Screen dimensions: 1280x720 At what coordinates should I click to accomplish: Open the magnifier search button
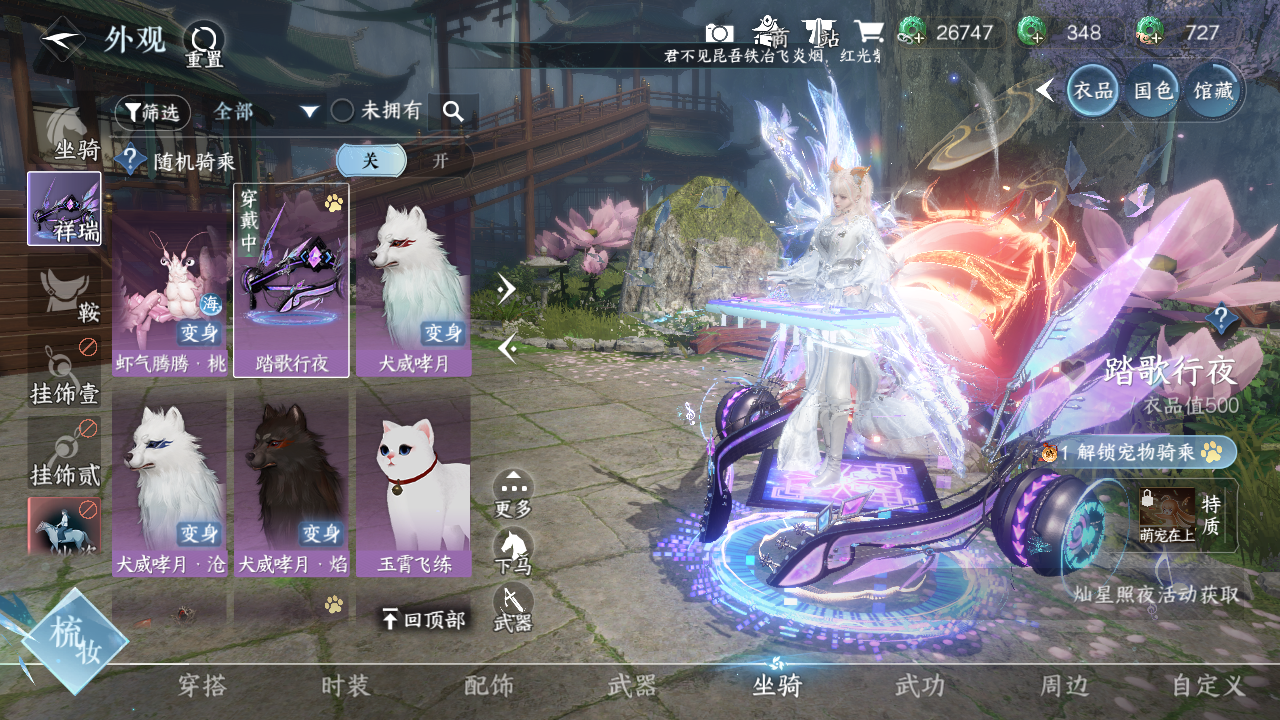(454, 112)
